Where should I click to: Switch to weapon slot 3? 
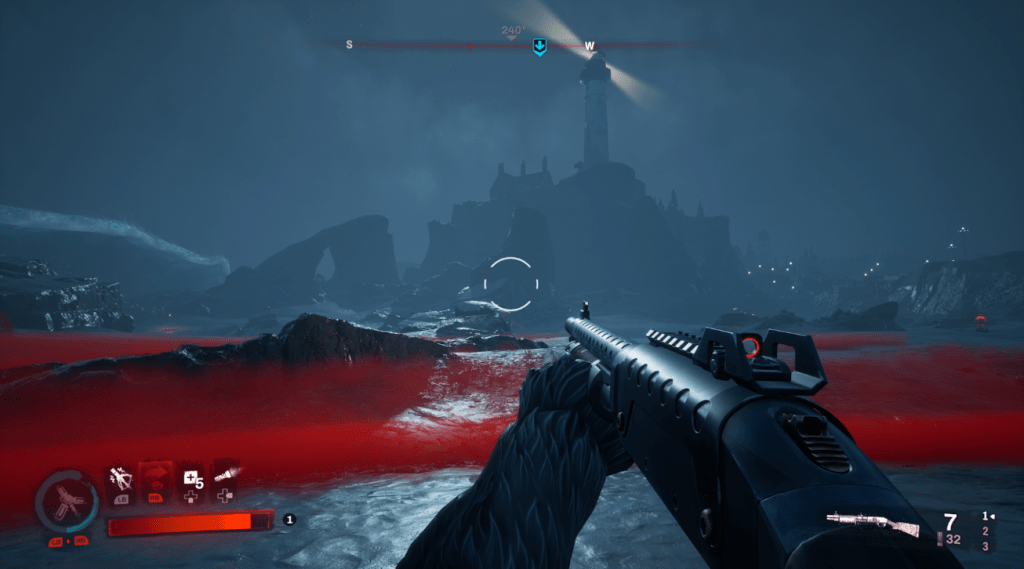(x=985, y=546)
